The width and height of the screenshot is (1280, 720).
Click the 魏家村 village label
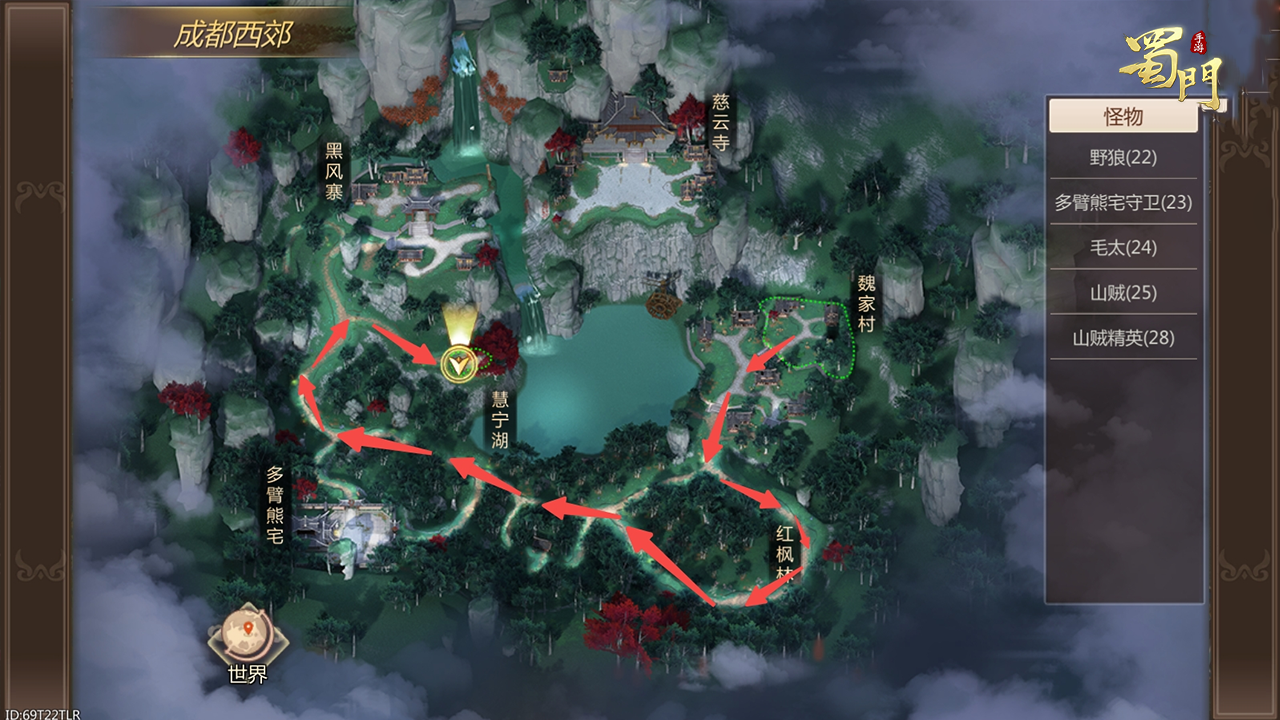866,304
